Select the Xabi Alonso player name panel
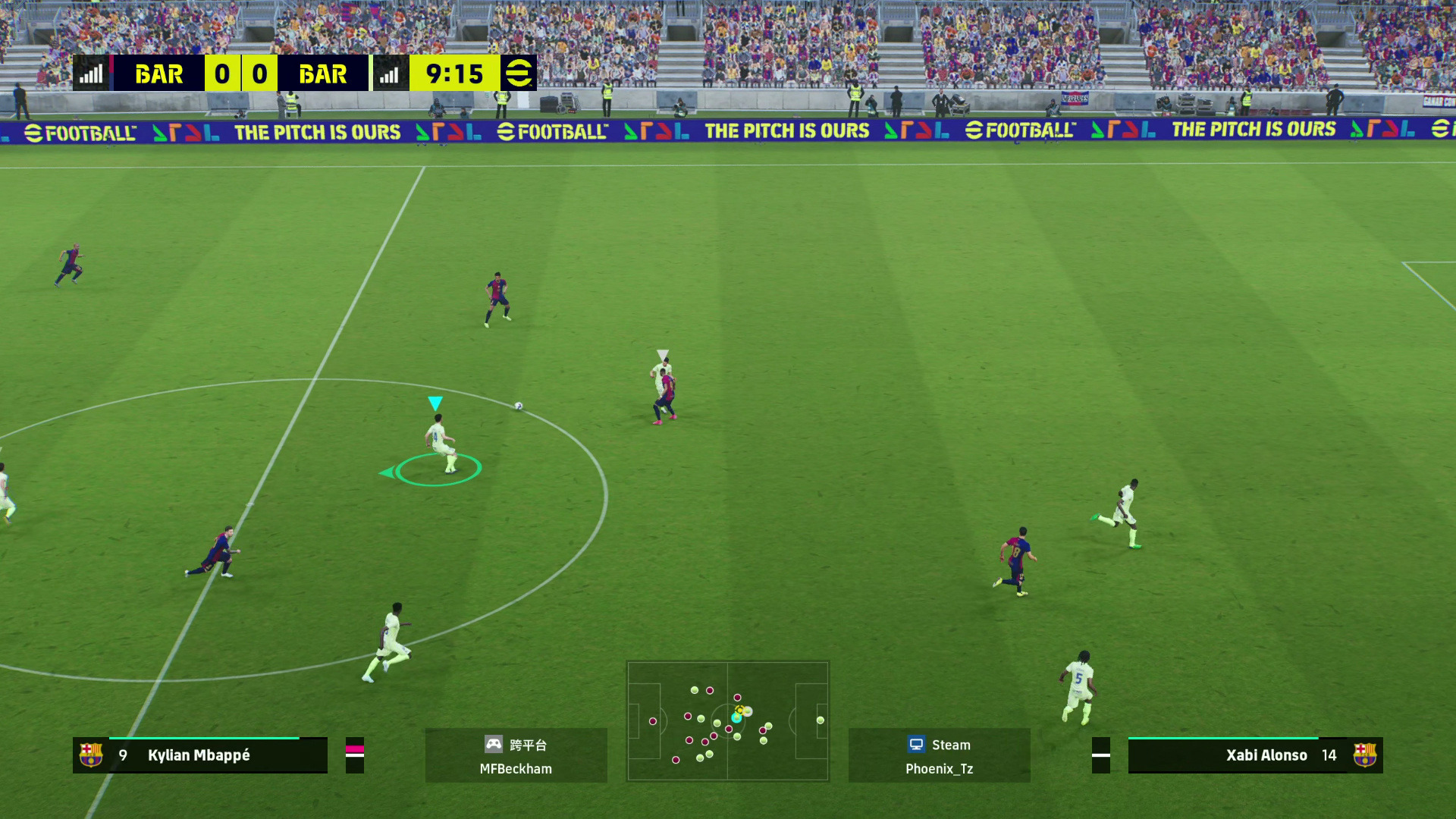 1254,755
